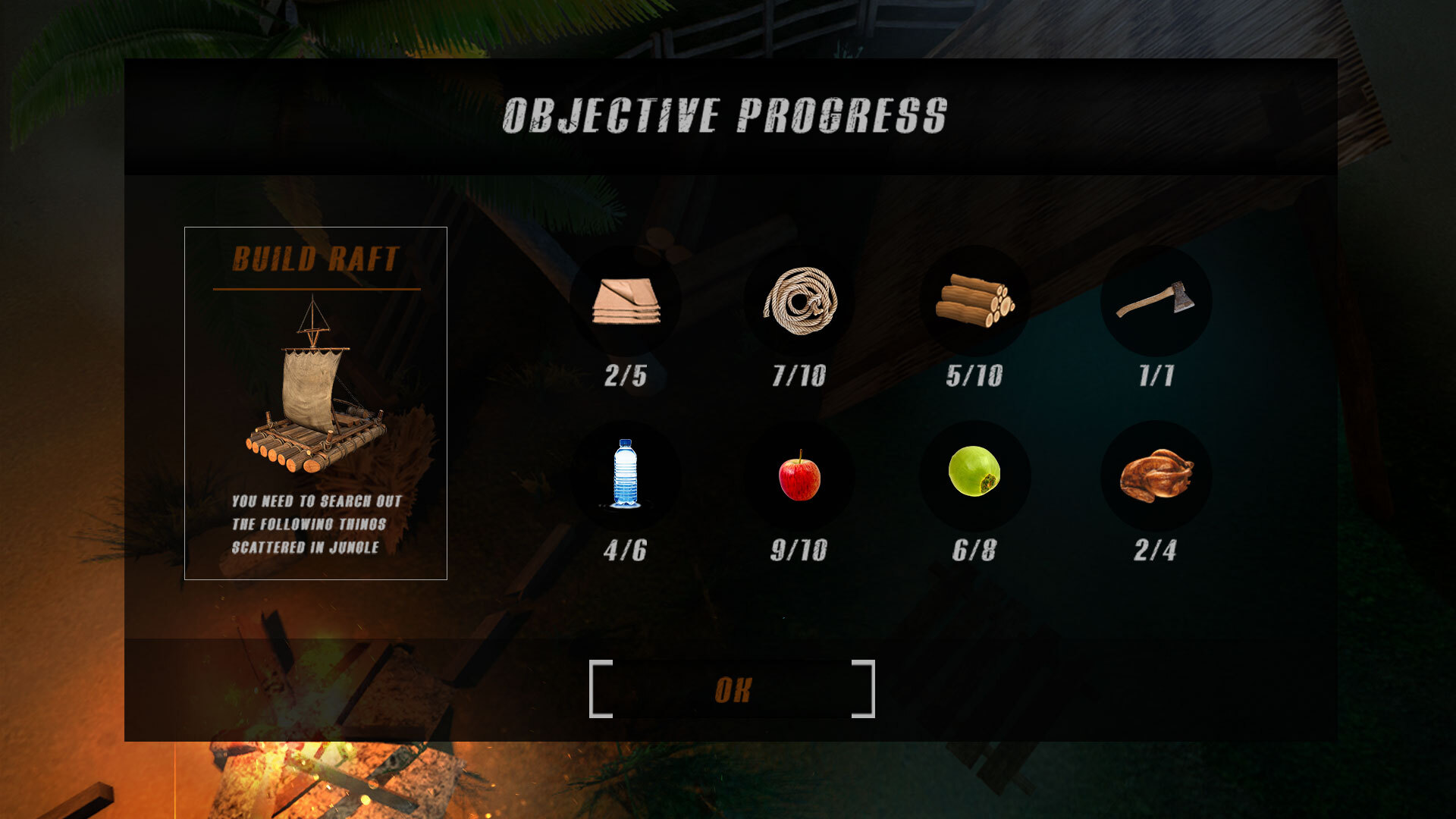Click the roasted chicken objective icon
The image size is (1456, 819).
(1155, 475)
